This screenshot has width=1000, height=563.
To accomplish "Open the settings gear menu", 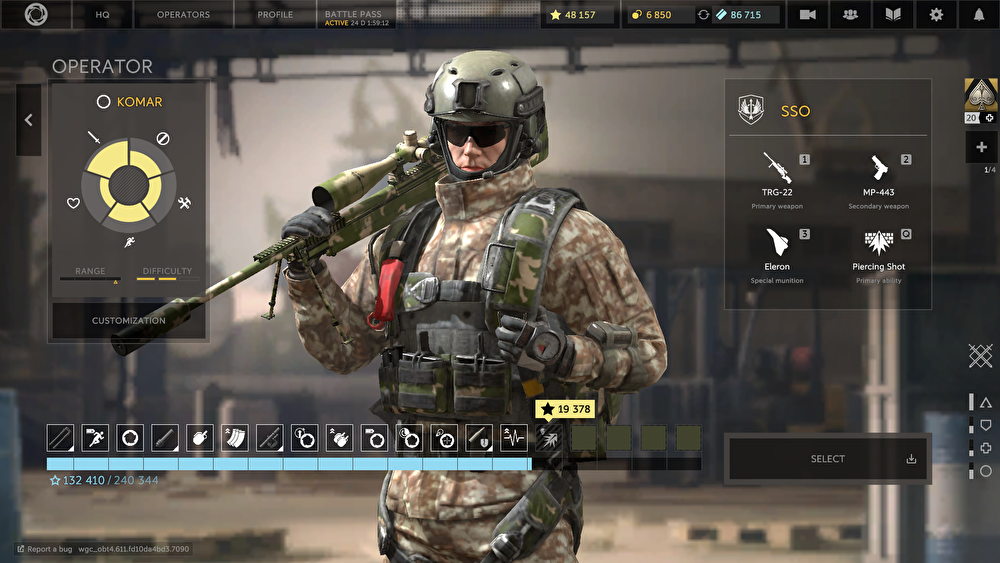I will 936,15.
